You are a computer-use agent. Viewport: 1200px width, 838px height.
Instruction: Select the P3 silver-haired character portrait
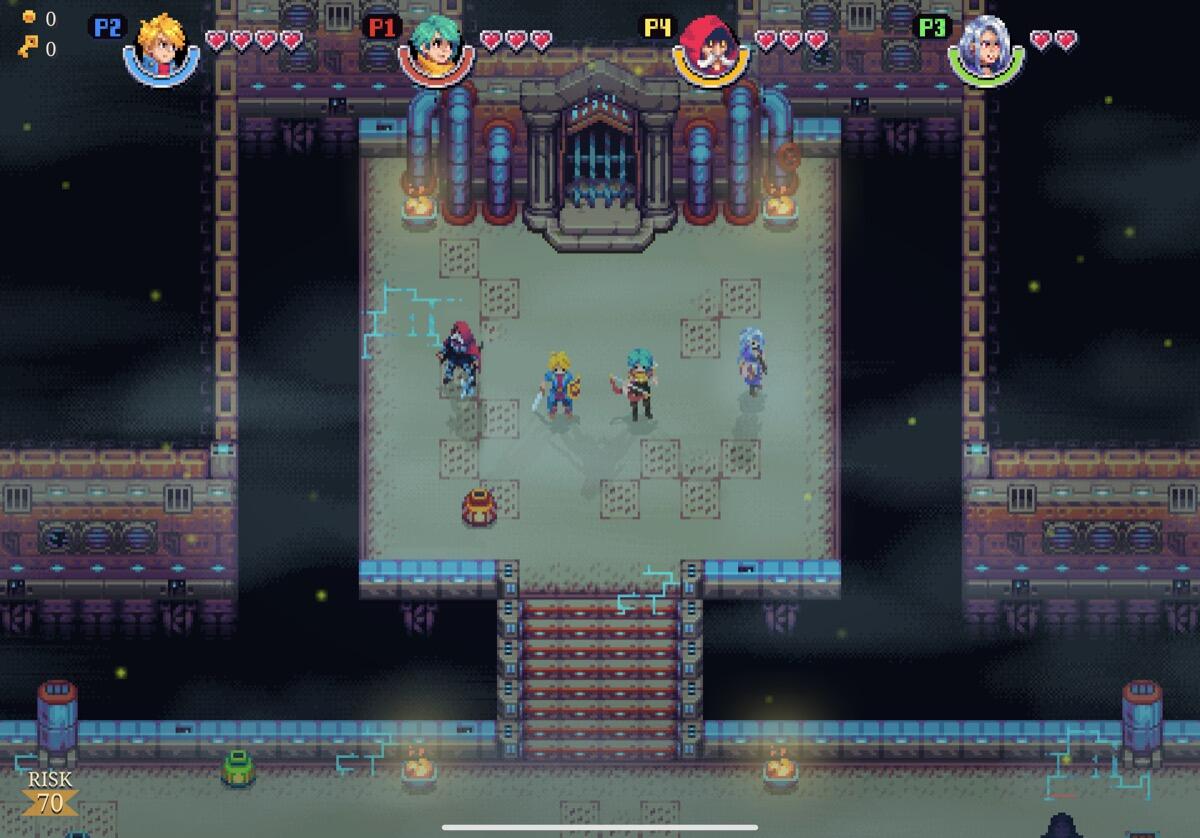[986, 48]
